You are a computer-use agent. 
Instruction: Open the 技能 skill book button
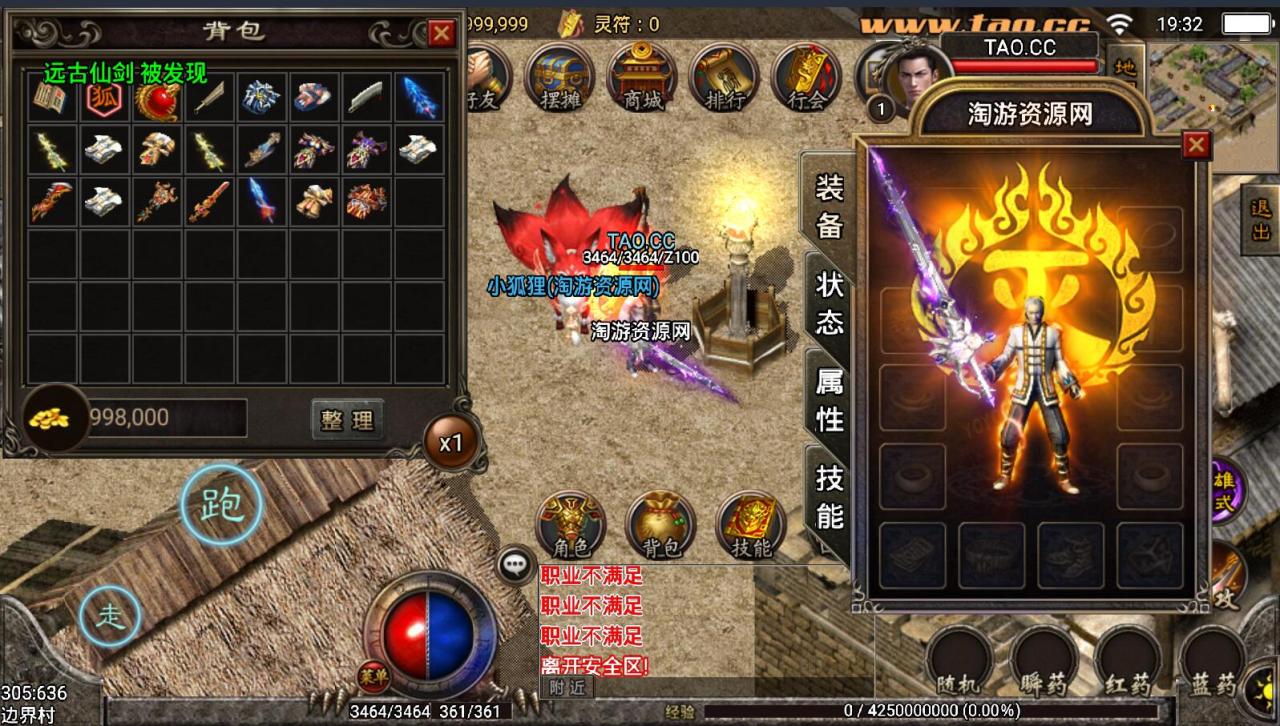pyautogui.click(x=750, y=525)
